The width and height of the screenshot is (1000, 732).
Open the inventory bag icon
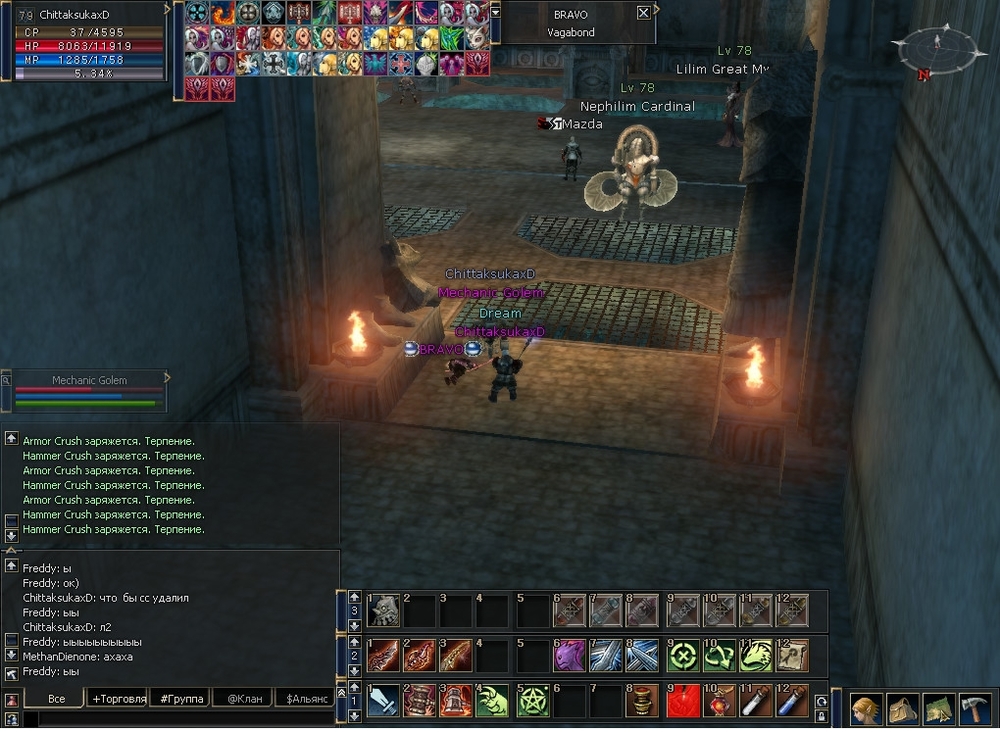click(902, 709)
